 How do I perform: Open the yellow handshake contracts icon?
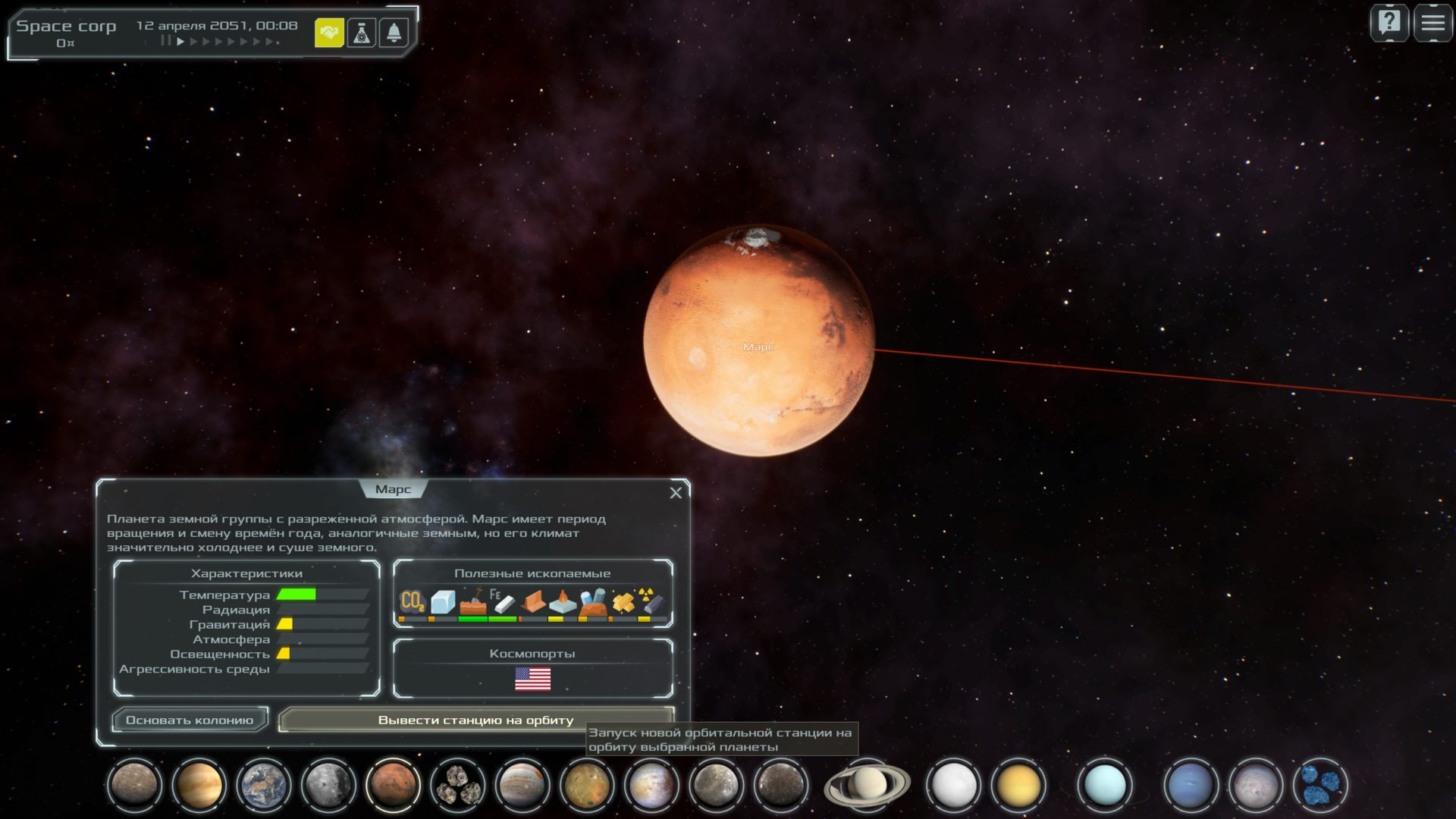pyautogui.click(x=329, y=33)
